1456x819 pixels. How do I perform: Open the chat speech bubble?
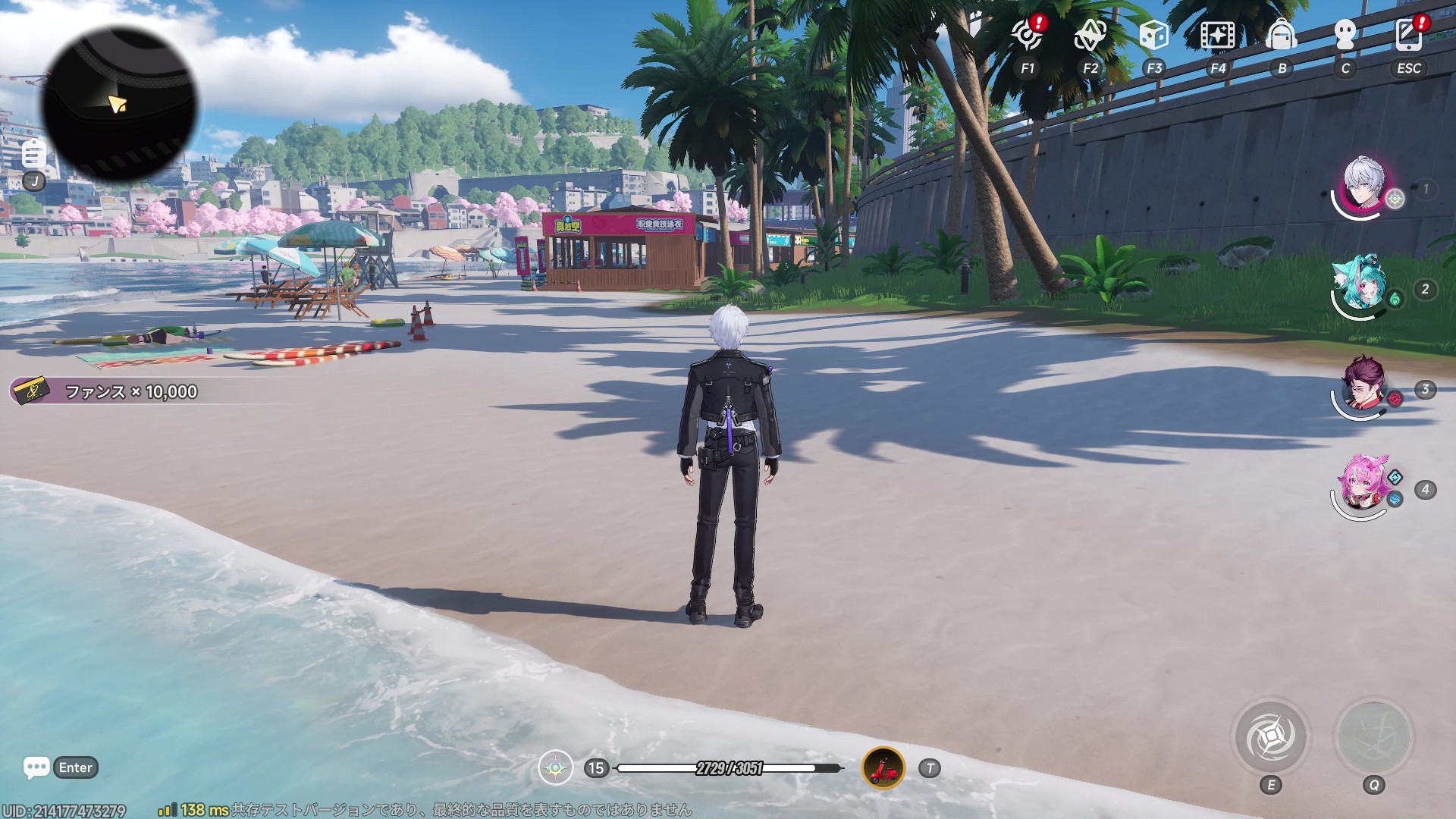[36, 767]
